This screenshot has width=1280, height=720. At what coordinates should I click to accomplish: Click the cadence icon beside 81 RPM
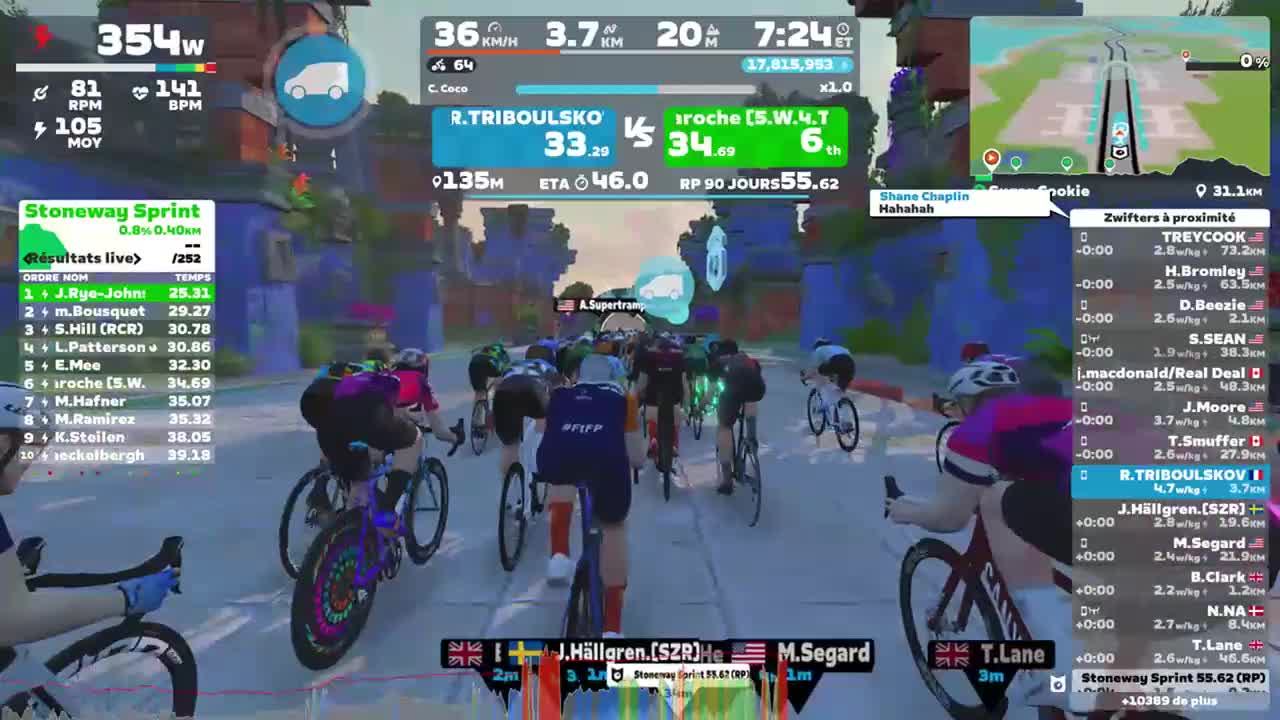point(42,93)
